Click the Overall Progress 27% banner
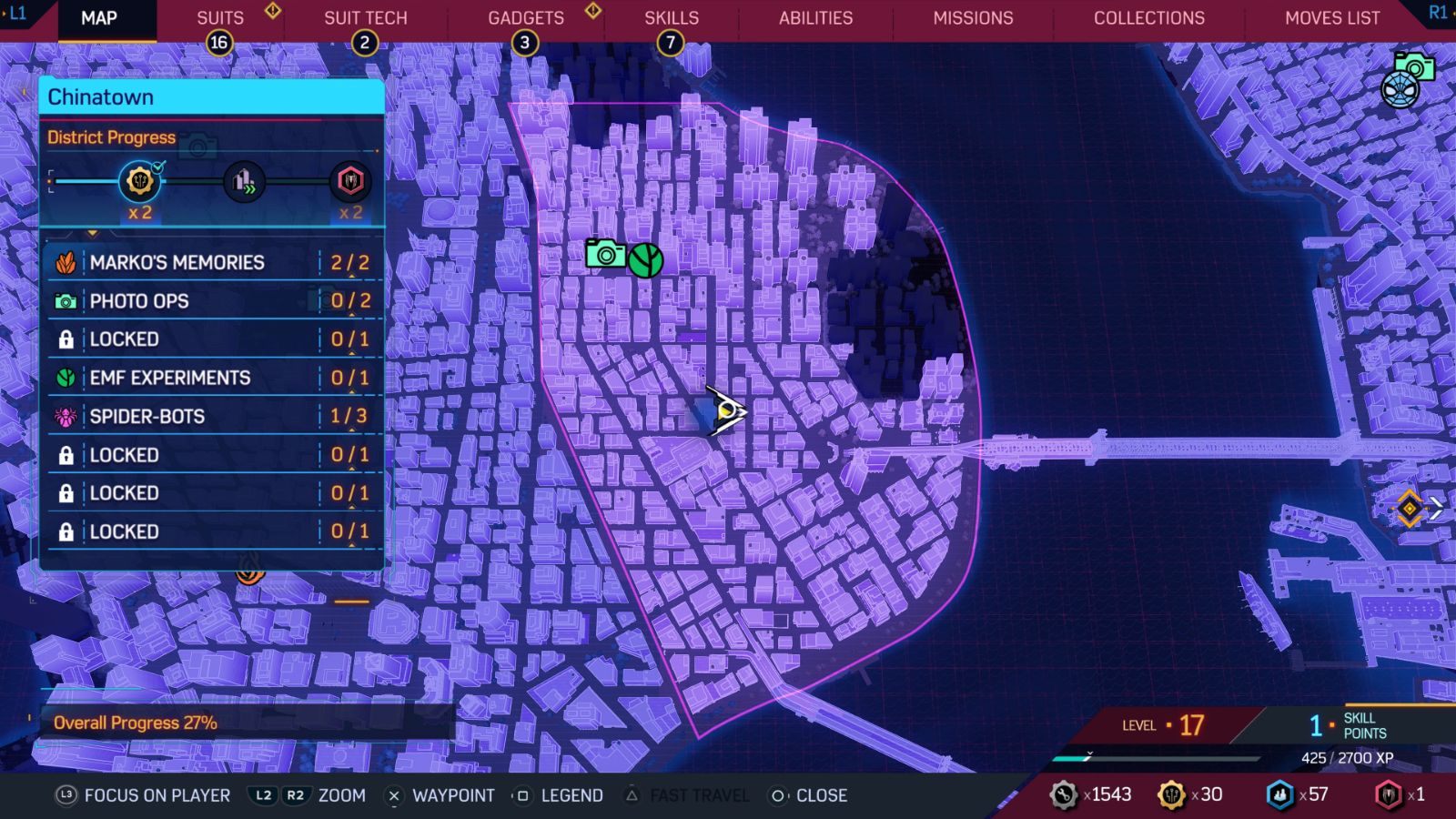 coord(135,722)
